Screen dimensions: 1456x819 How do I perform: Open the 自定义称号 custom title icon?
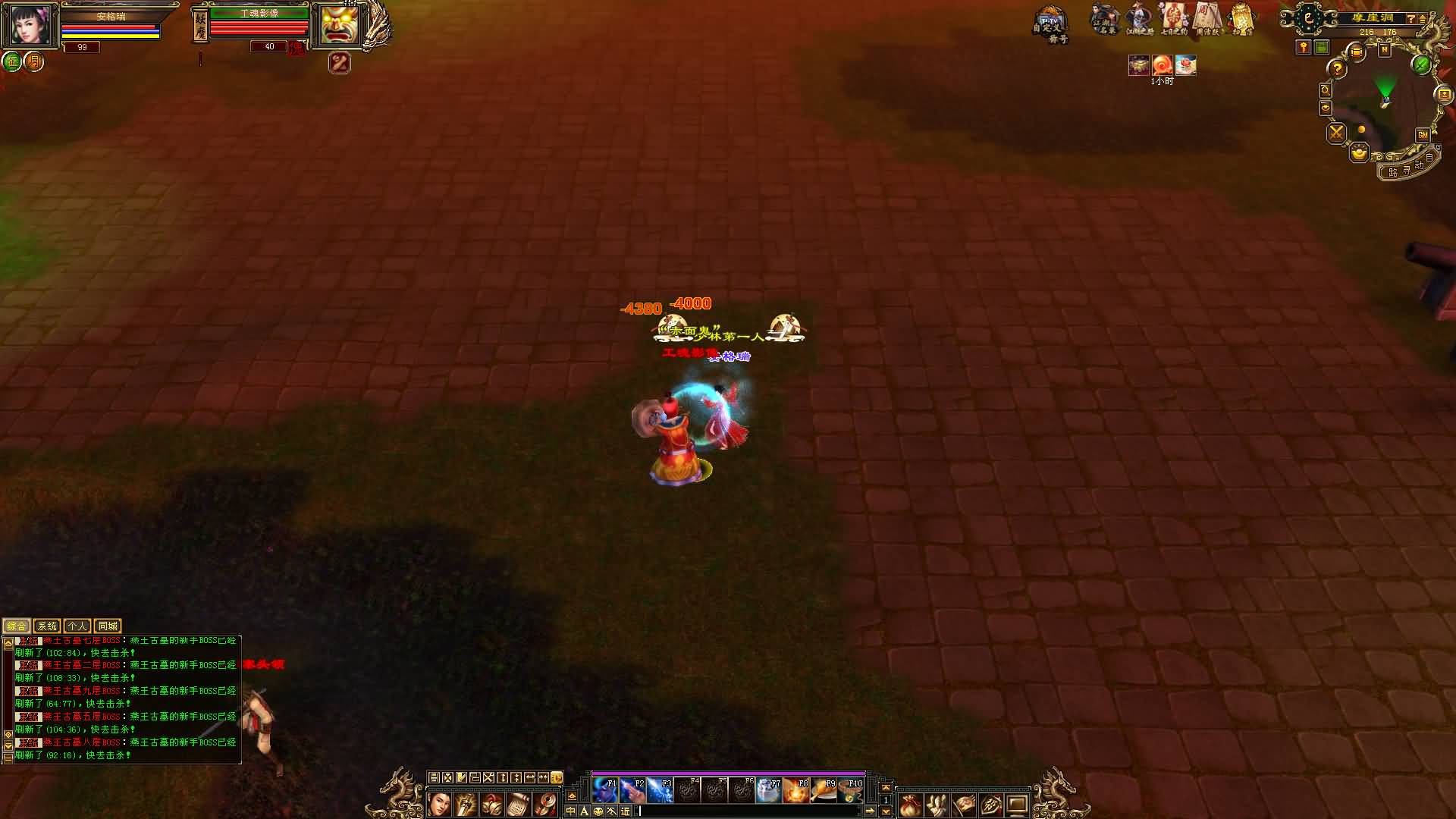coord(1050,27)
